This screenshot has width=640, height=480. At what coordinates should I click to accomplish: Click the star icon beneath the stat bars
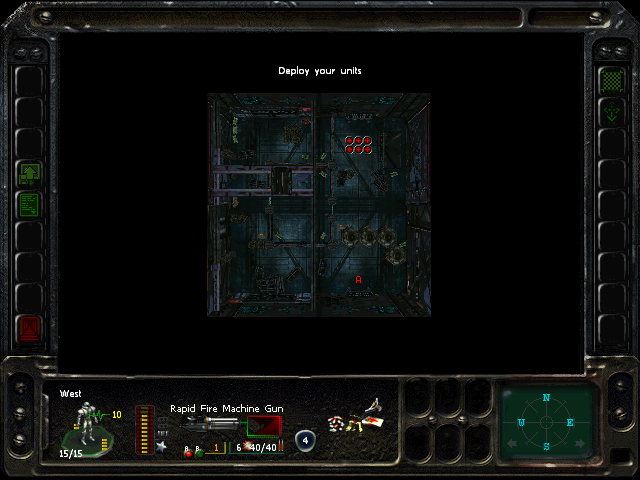click(161, 446)
